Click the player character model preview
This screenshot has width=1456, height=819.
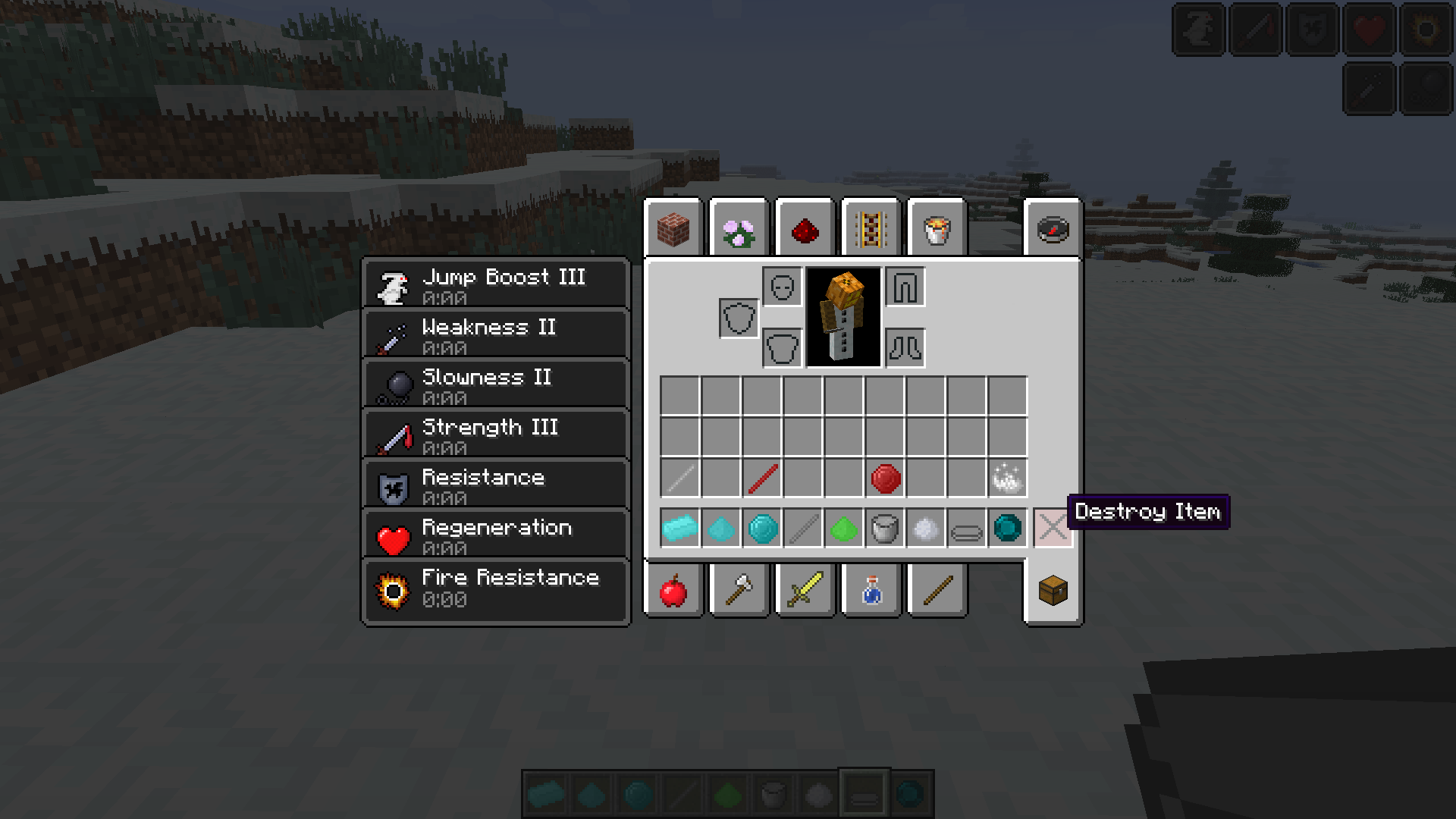[x=844, y=318]
